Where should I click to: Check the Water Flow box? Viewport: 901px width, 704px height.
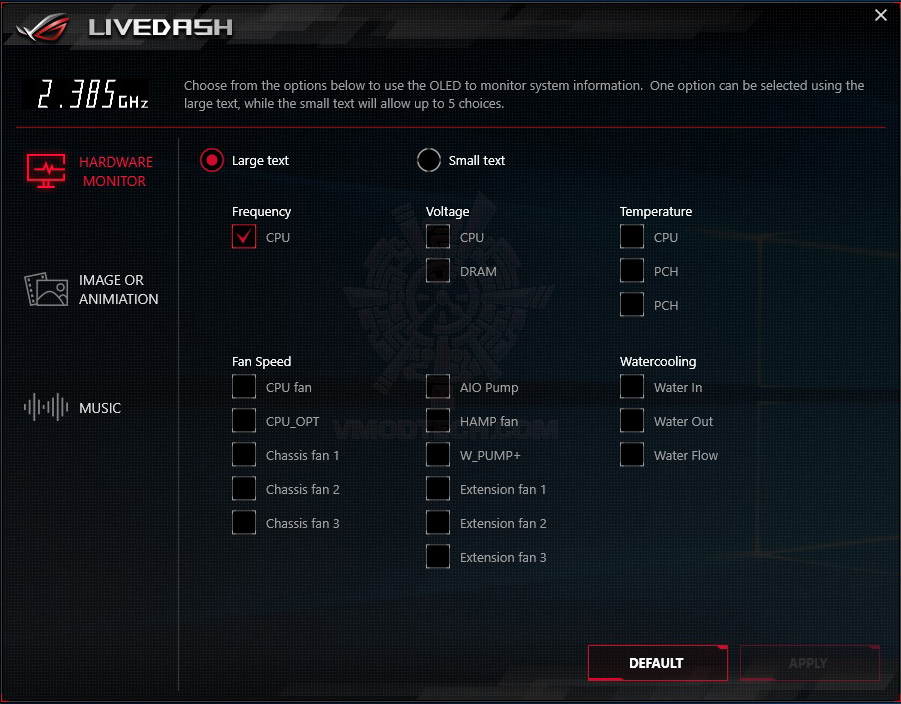(x=632, y=455)
